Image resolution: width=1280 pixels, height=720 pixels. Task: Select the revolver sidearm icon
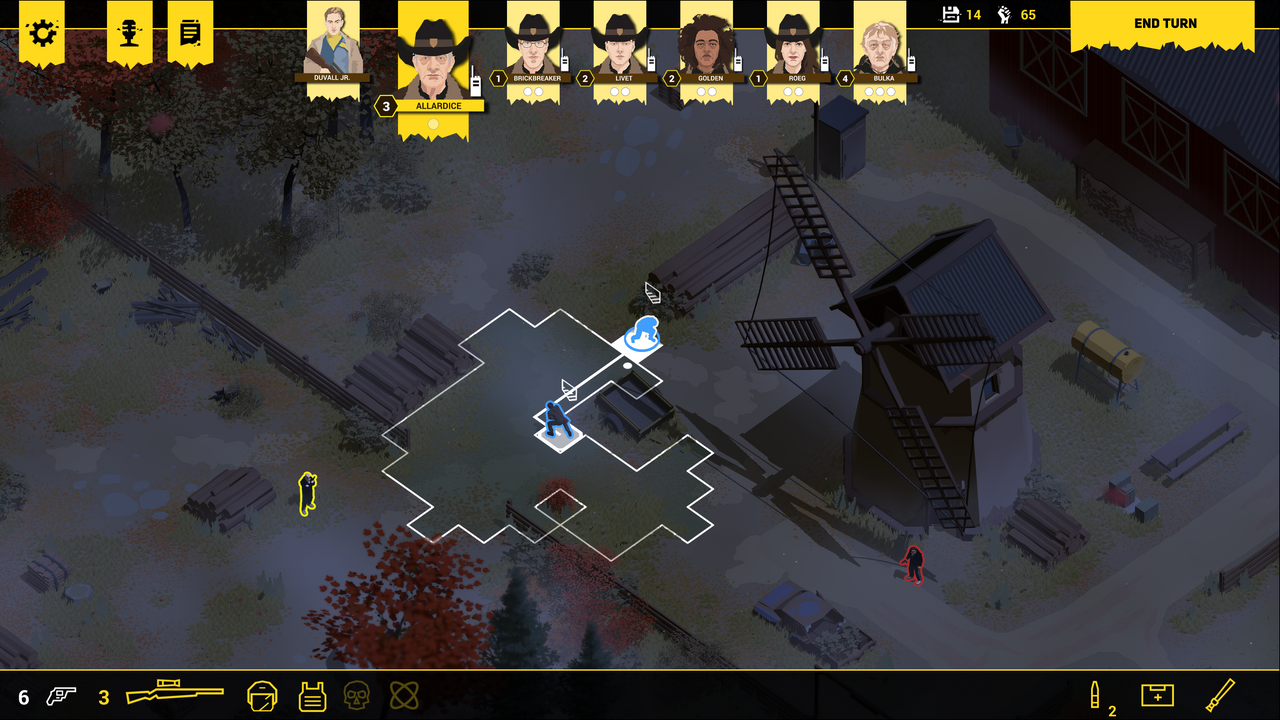pos(62,693)
